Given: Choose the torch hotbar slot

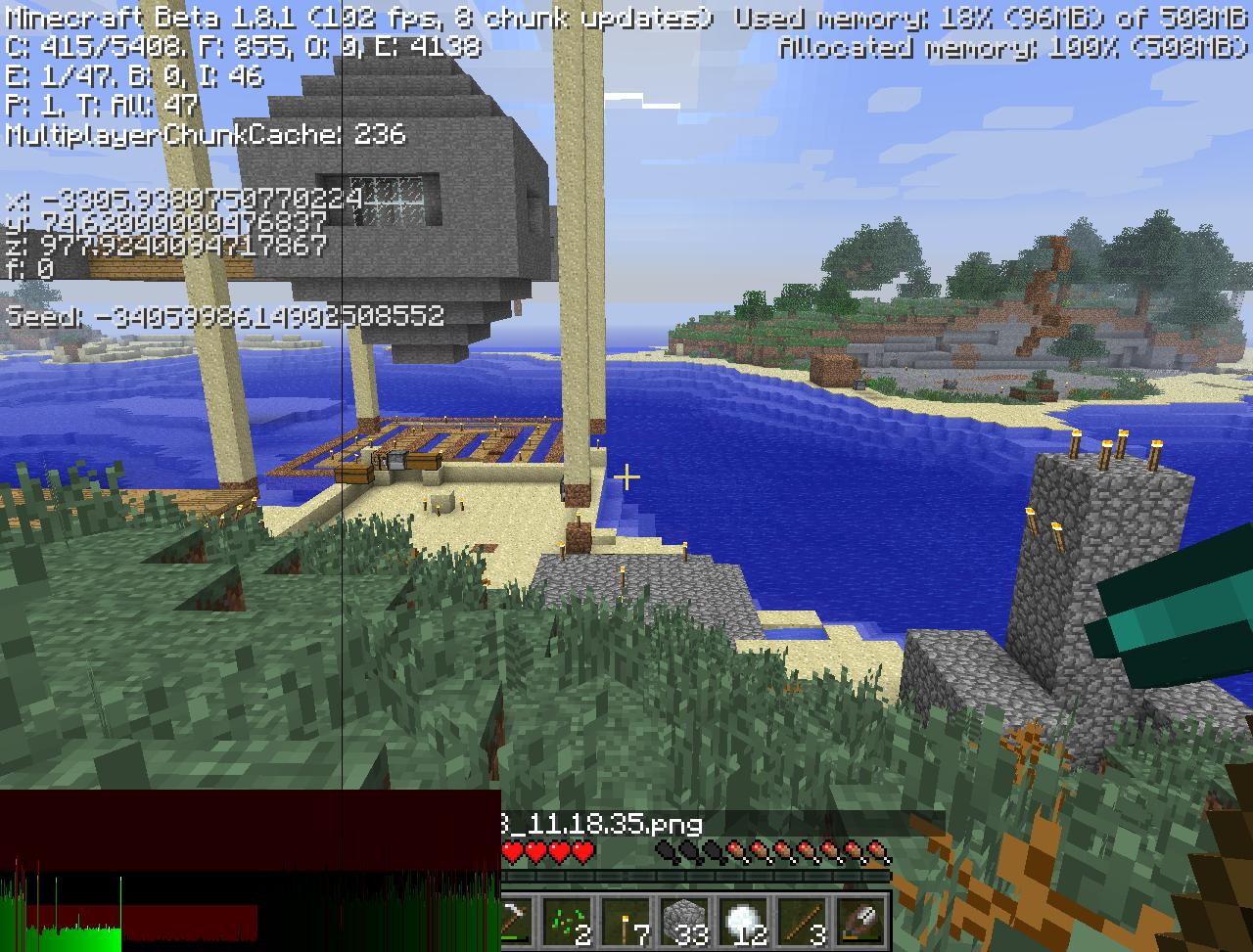Looking at the screenshot, I should (627, 920).
